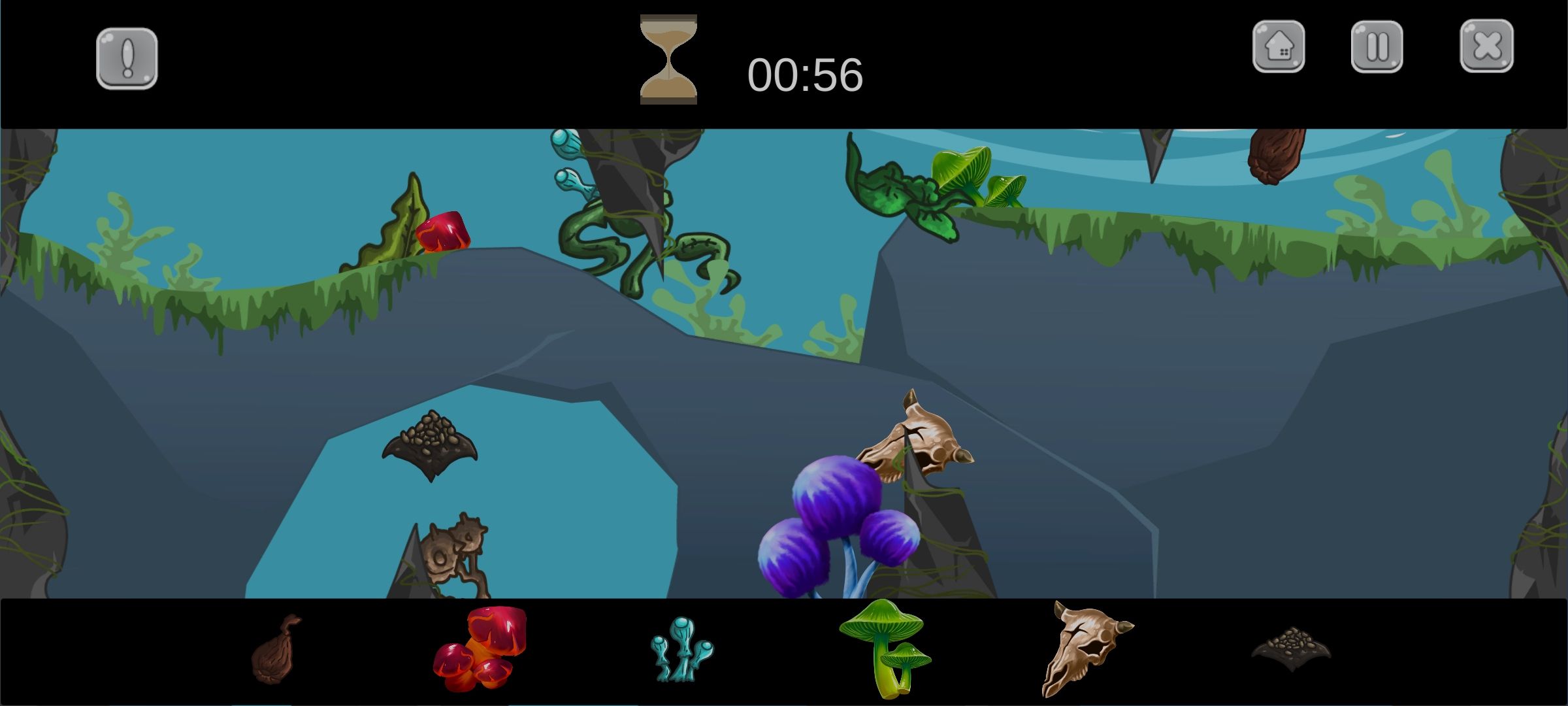This screenshot has height=706, width=1568.
Task: Return to the home screen
Action: point(1279,46)
